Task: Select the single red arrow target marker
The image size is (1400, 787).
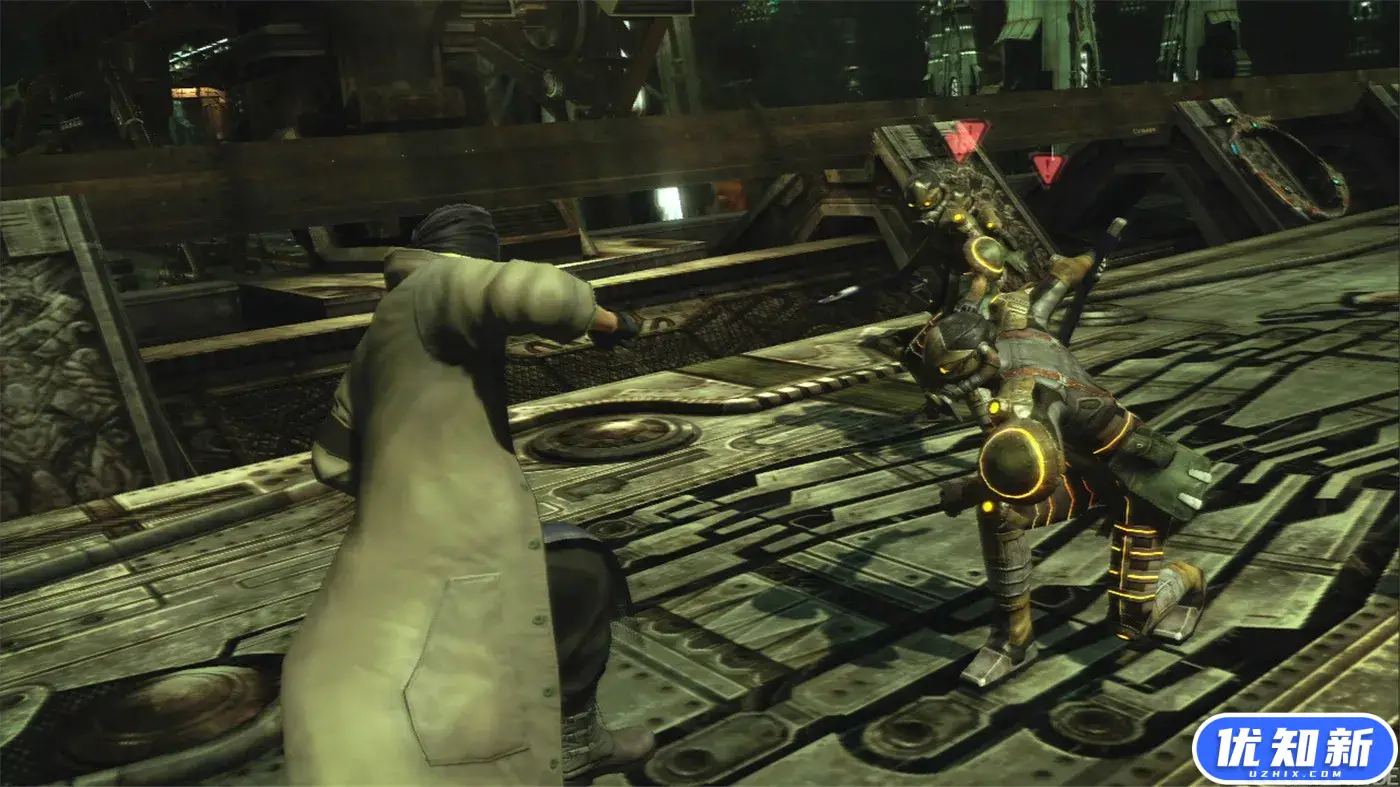Action: (1048, 168)
